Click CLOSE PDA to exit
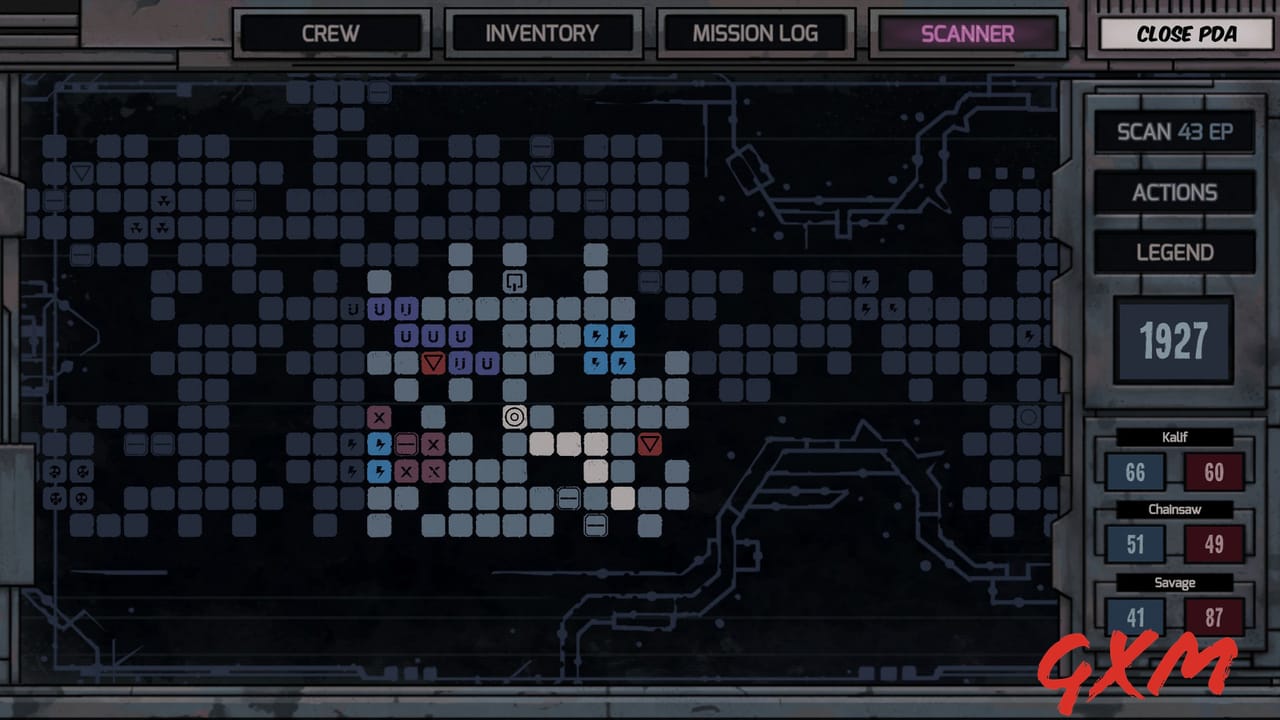1280x720 pixels. [x=1183, y=33]
